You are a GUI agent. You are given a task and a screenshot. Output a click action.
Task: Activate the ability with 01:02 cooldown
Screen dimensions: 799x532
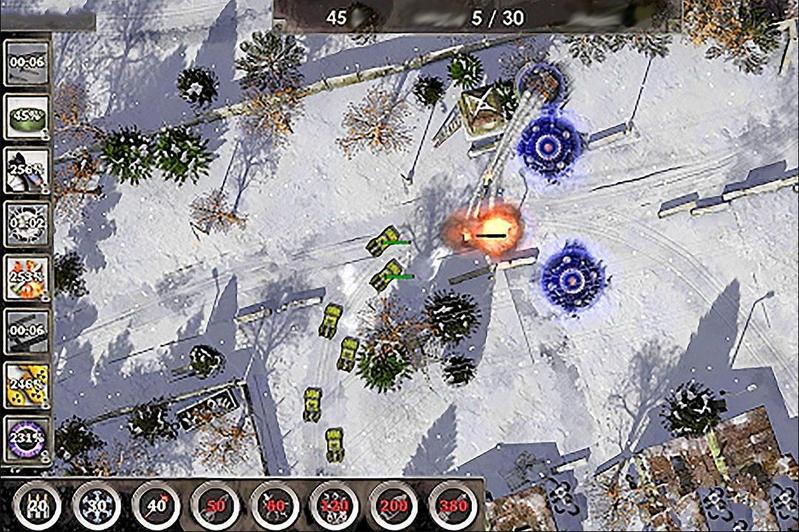pyautogui.click(x=28, y=223)
